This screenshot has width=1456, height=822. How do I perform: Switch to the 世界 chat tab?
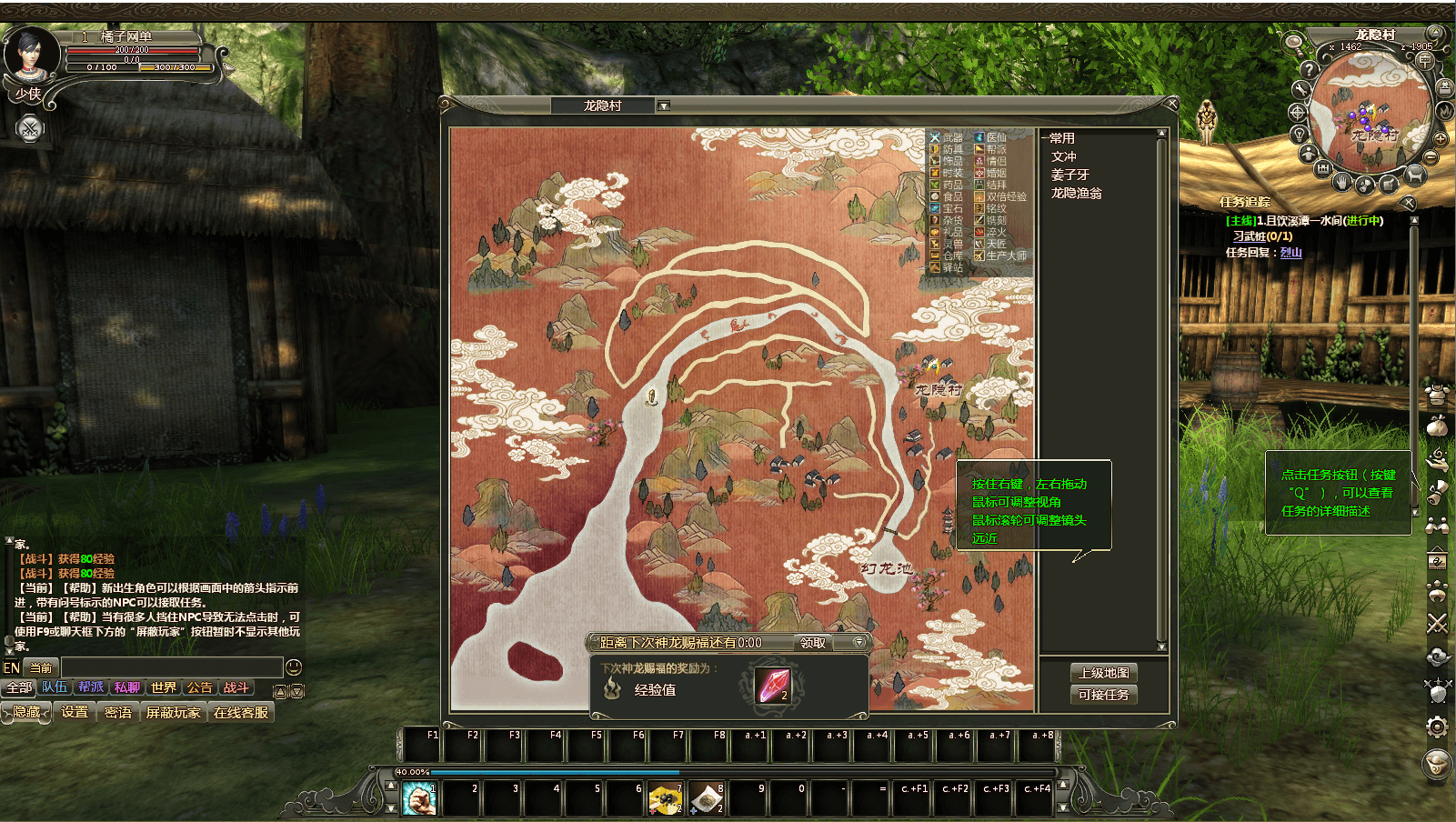pos(164,687)
